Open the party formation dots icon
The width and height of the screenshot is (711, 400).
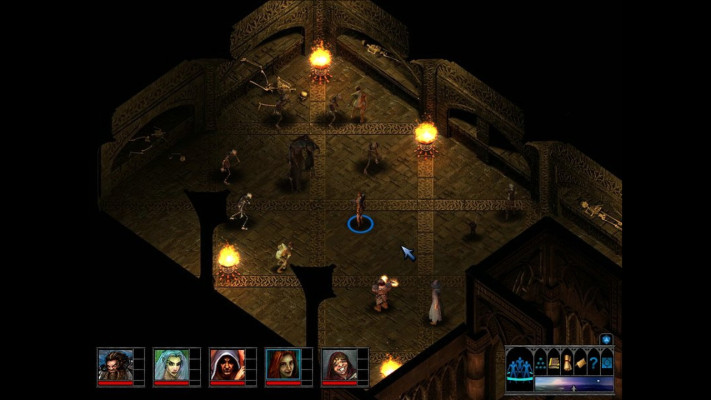(539, 361)
